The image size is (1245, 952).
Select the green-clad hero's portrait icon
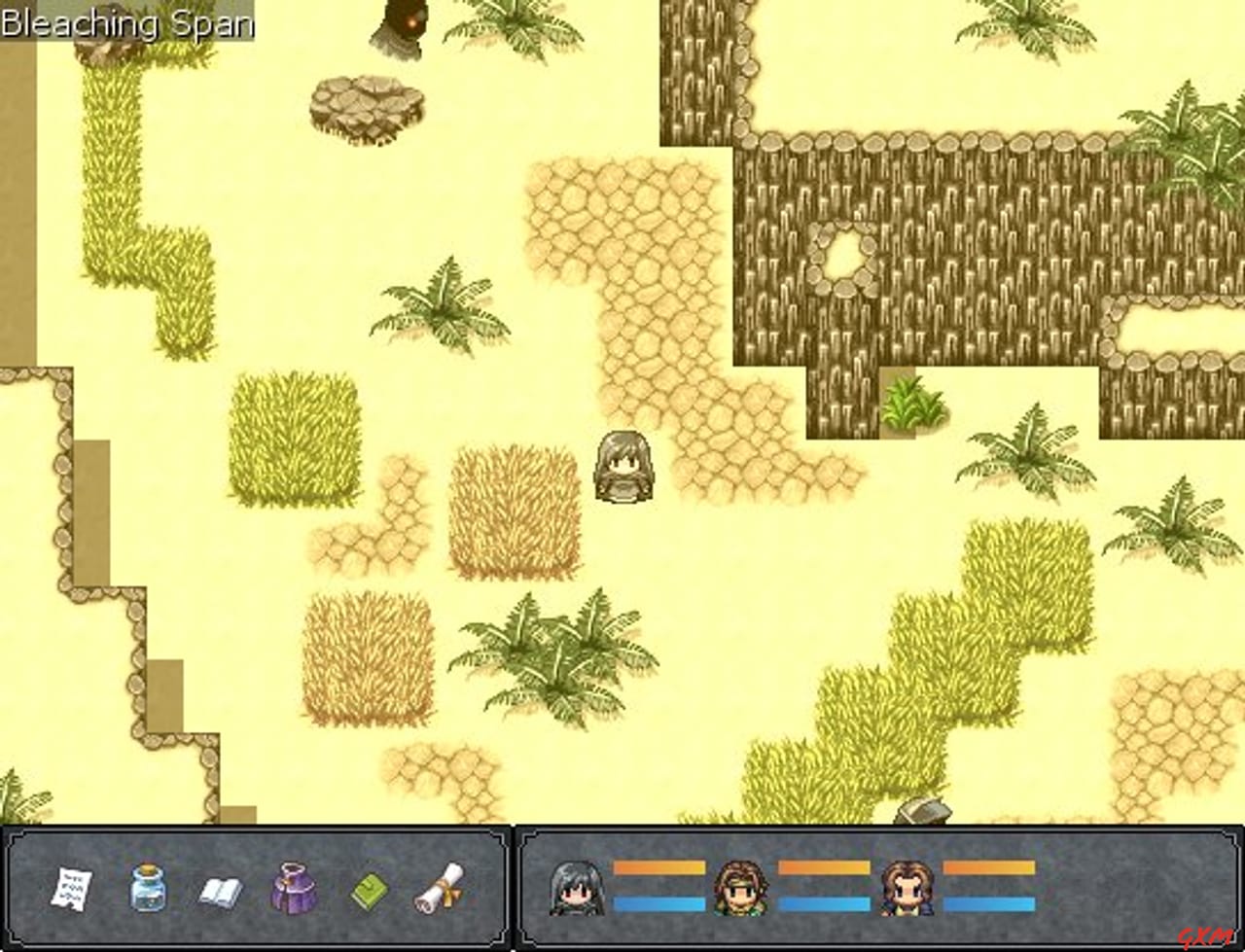743,890
